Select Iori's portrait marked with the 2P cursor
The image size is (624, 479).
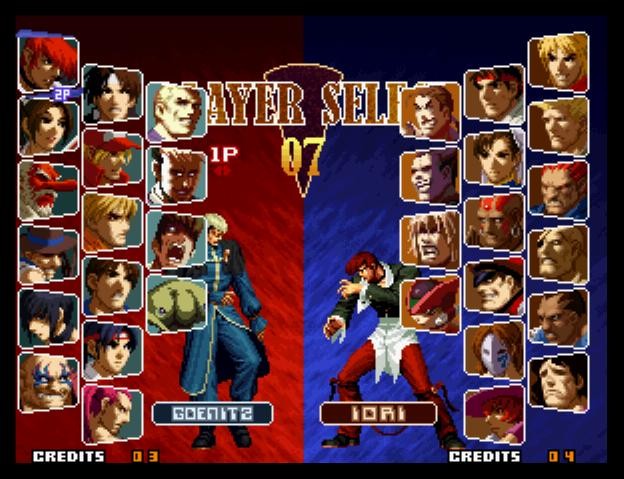pyautogui.click(x=47, y=60)
